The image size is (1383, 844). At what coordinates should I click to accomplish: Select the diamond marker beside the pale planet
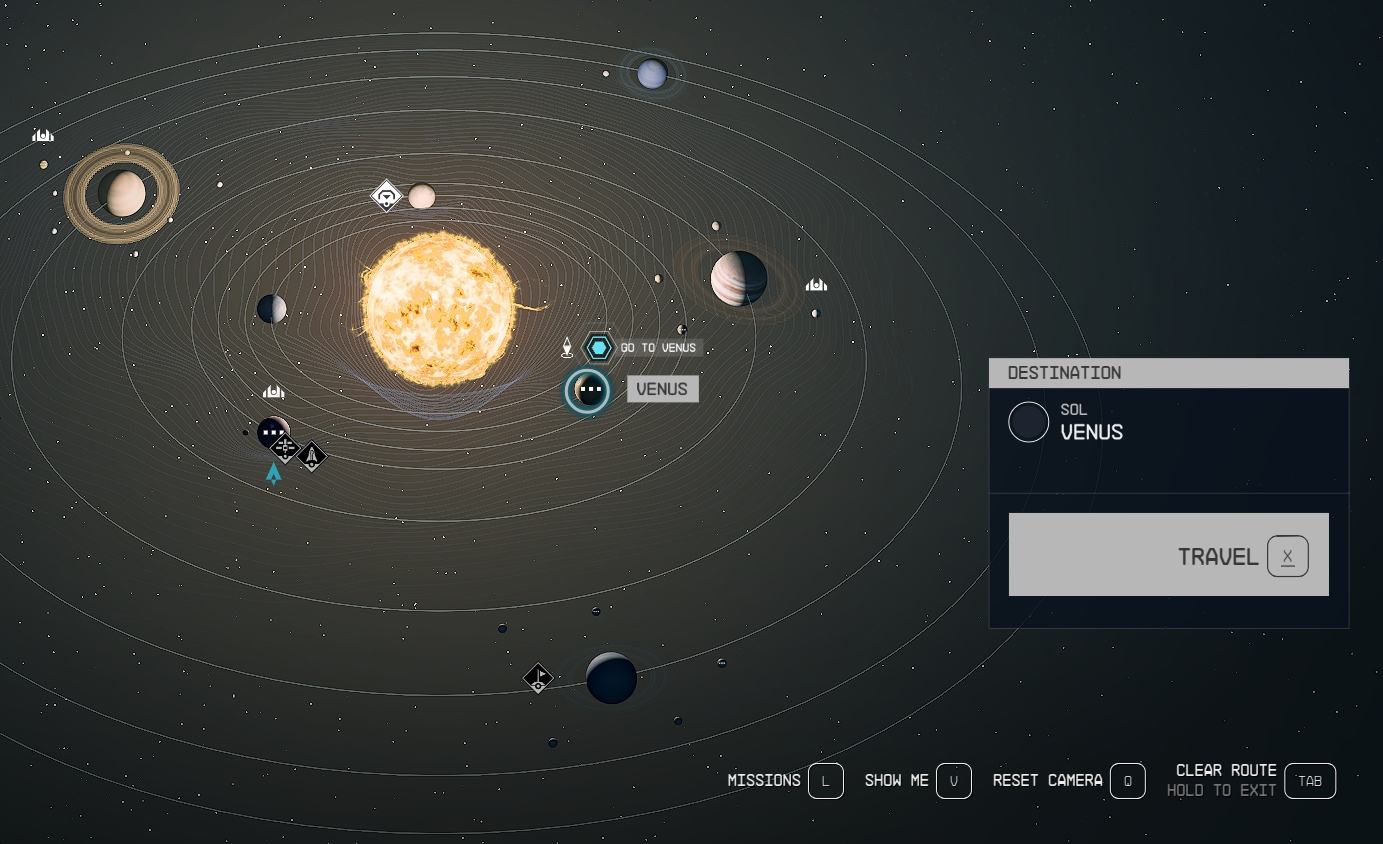coord(386,195)
